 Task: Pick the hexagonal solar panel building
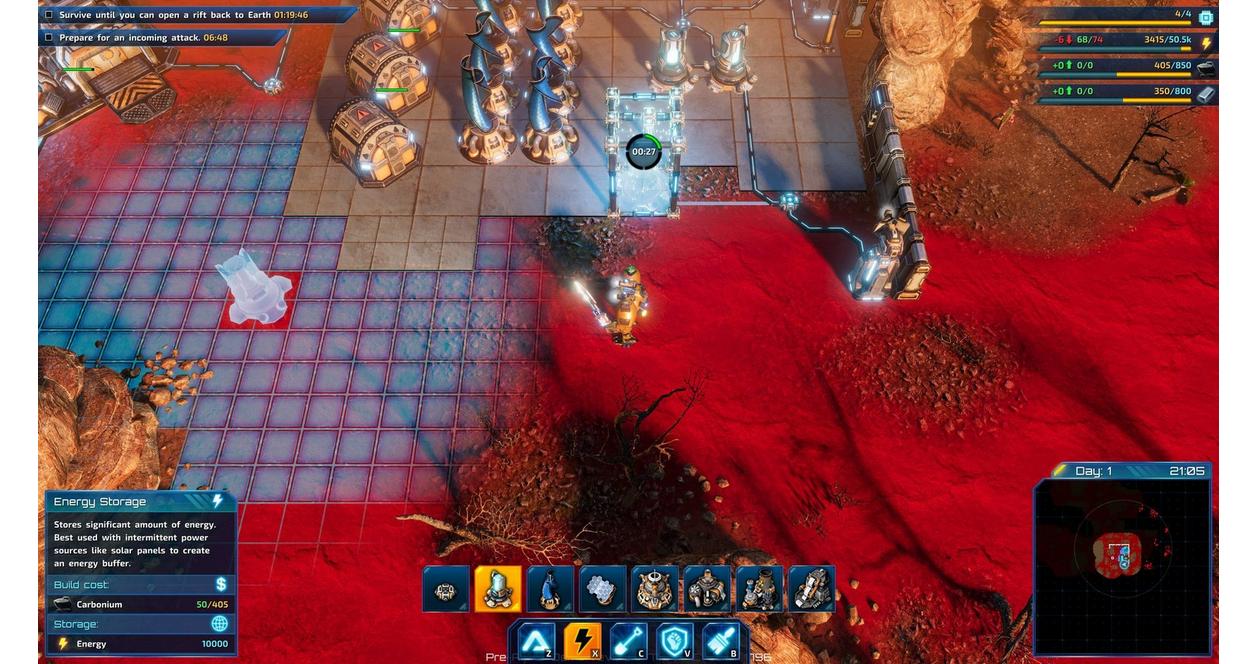click(x=602, y=590)
